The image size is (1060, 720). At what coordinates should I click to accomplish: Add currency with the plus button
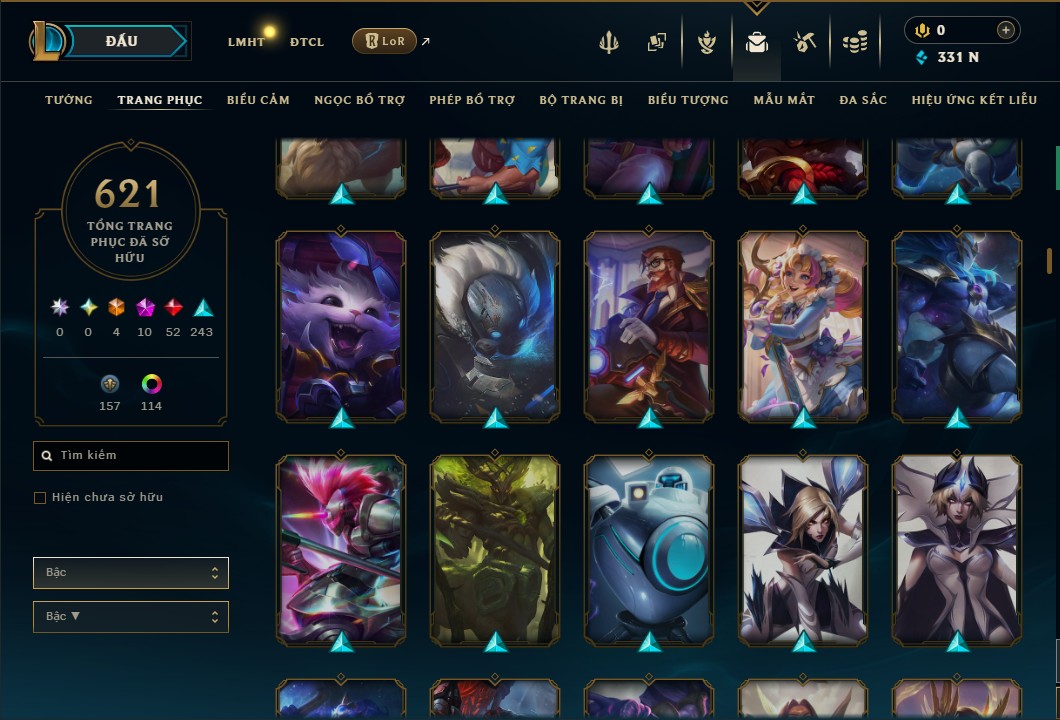(x=1005, y=30)
